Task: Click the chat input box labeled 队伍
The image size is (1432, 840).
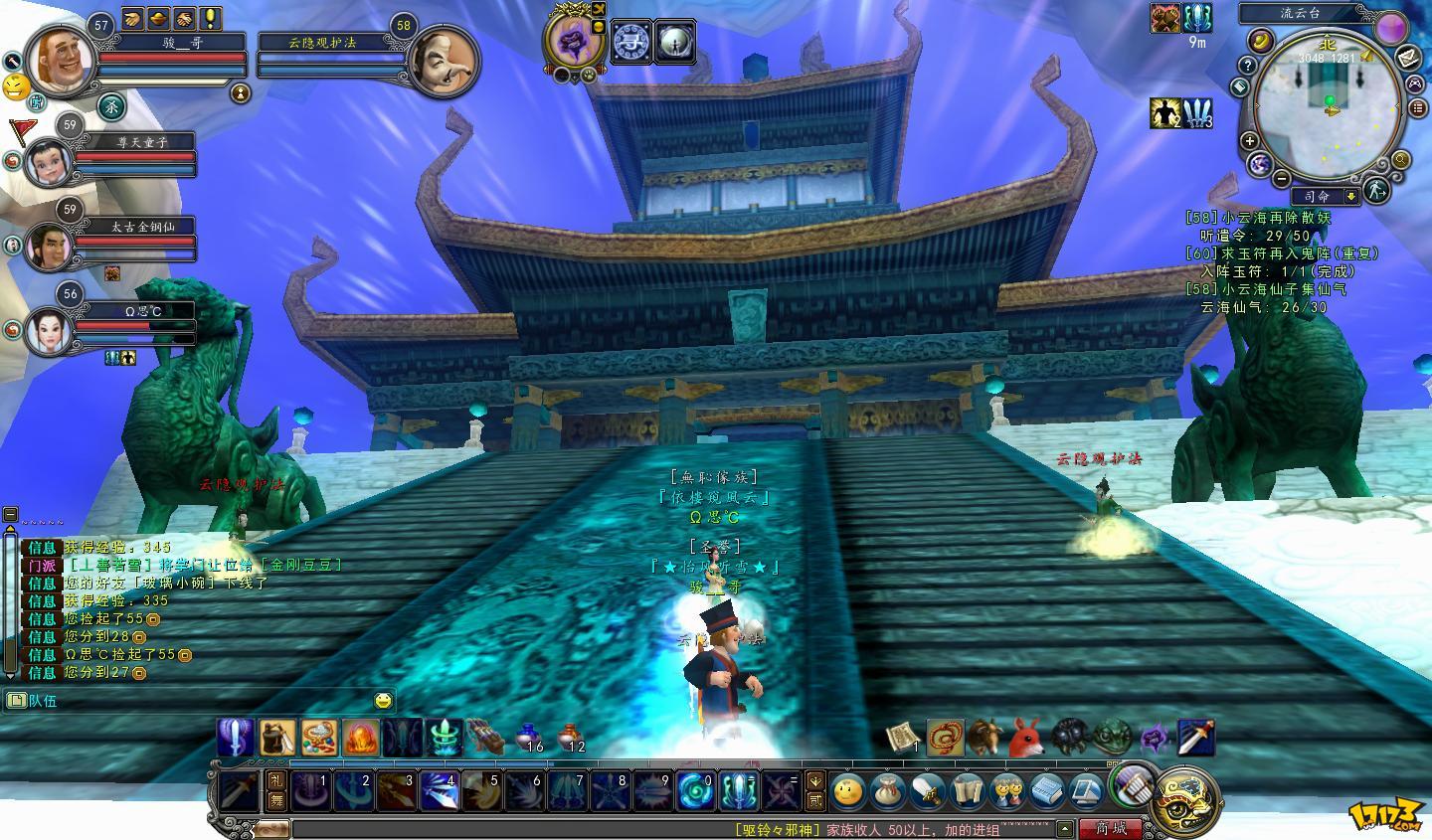Action: pyautogui.click(x=199, y=701)
